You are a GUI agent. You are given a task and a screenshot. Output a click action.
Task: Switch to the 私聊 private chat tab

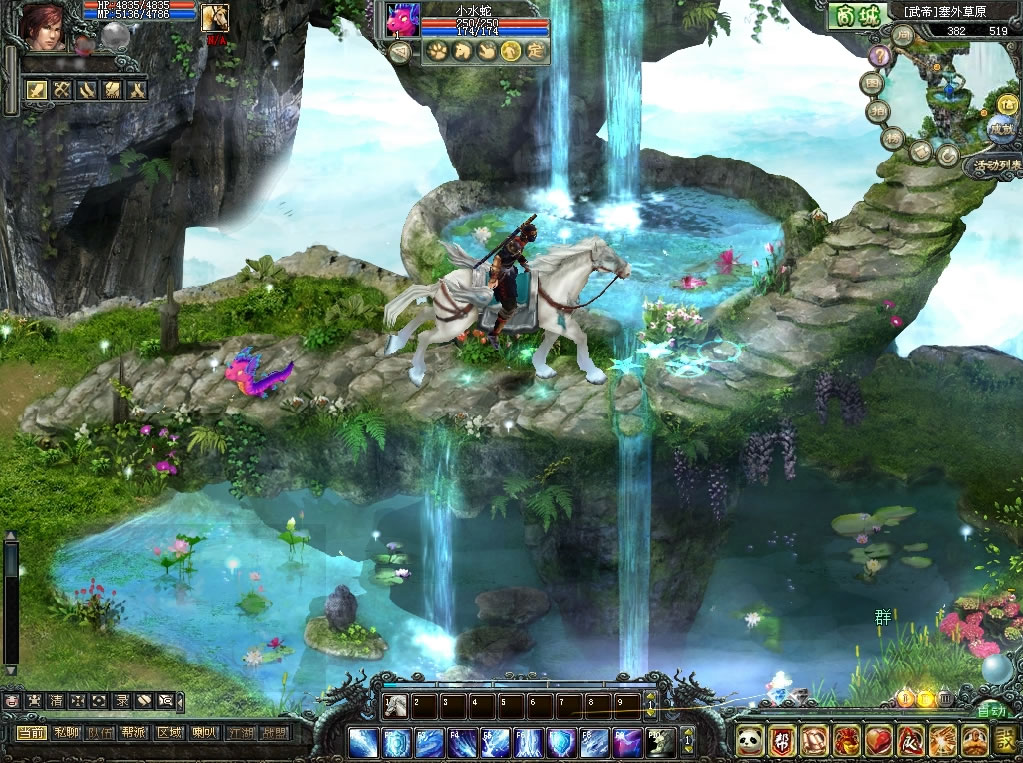point(66,733)
